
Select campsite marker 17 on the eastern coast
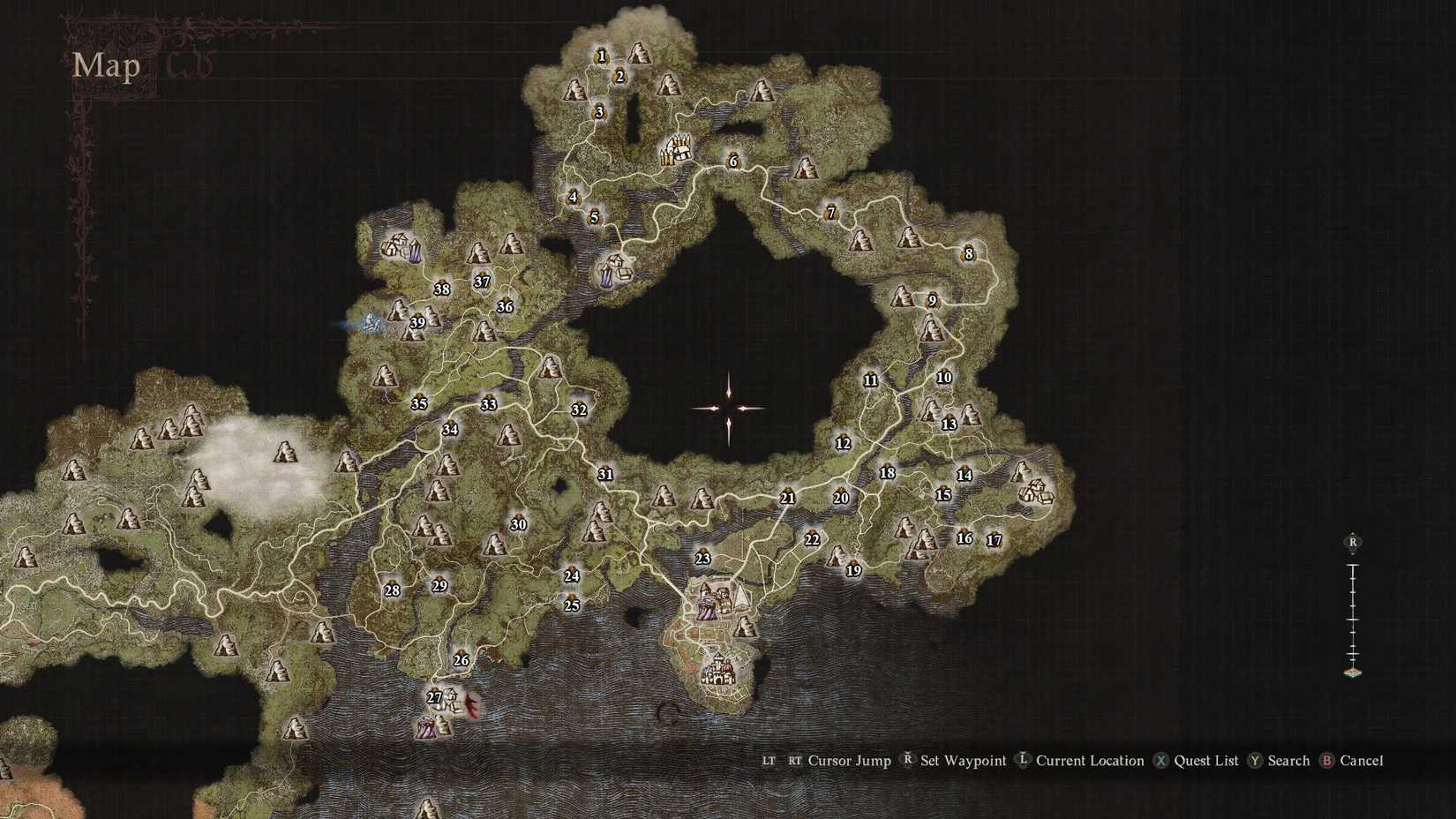(993, 537)
